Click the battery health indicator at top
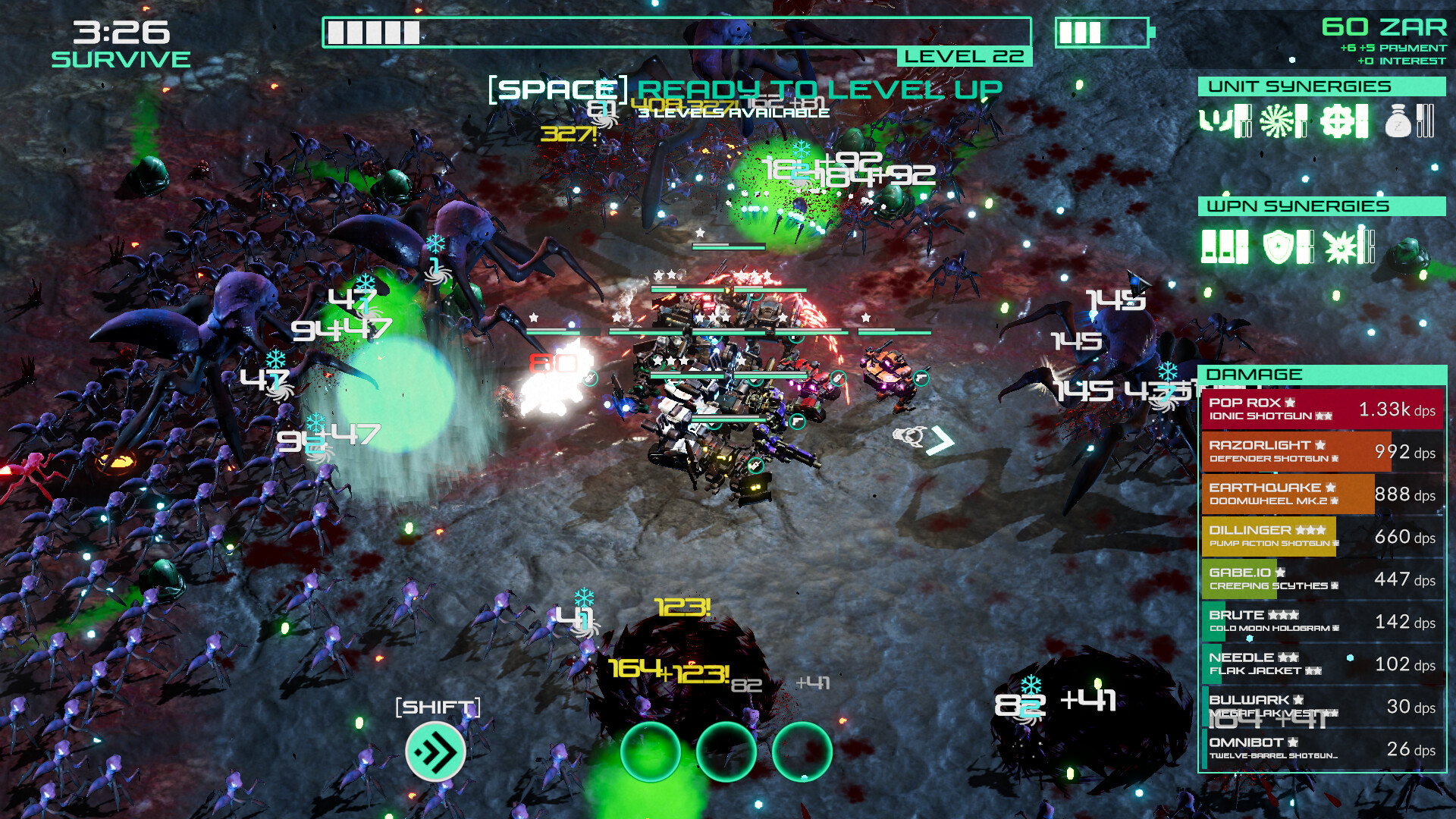 click(1103, 33)
